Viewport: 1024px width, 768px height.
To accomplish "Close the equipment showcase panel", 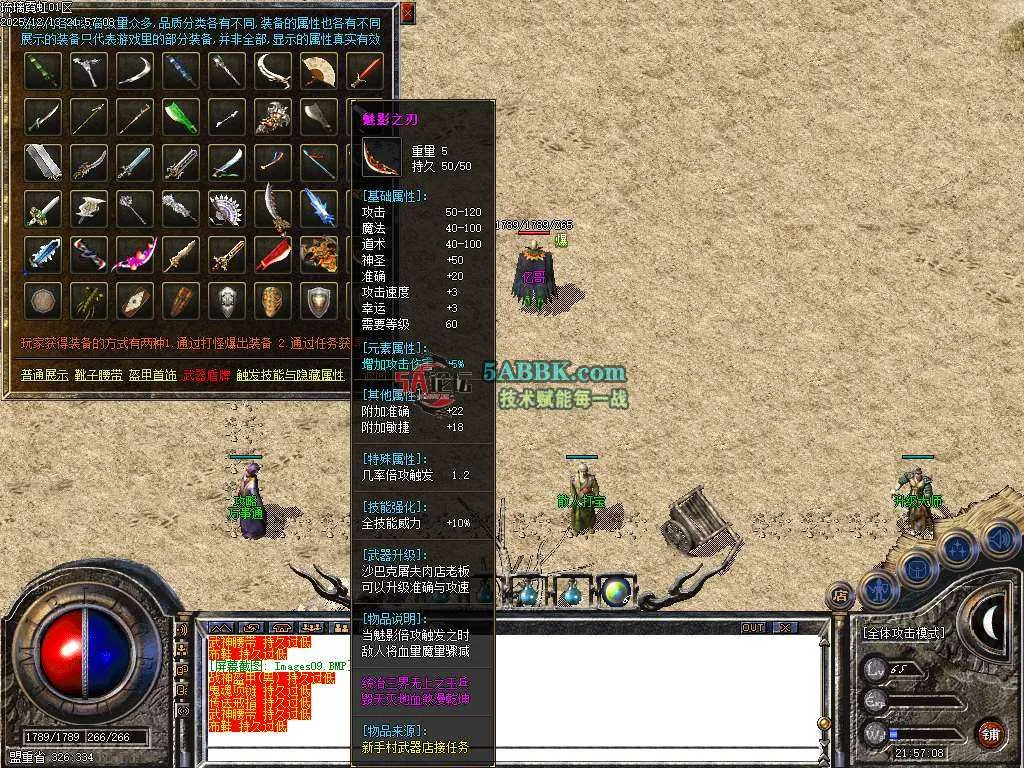I will pos(407,13).
